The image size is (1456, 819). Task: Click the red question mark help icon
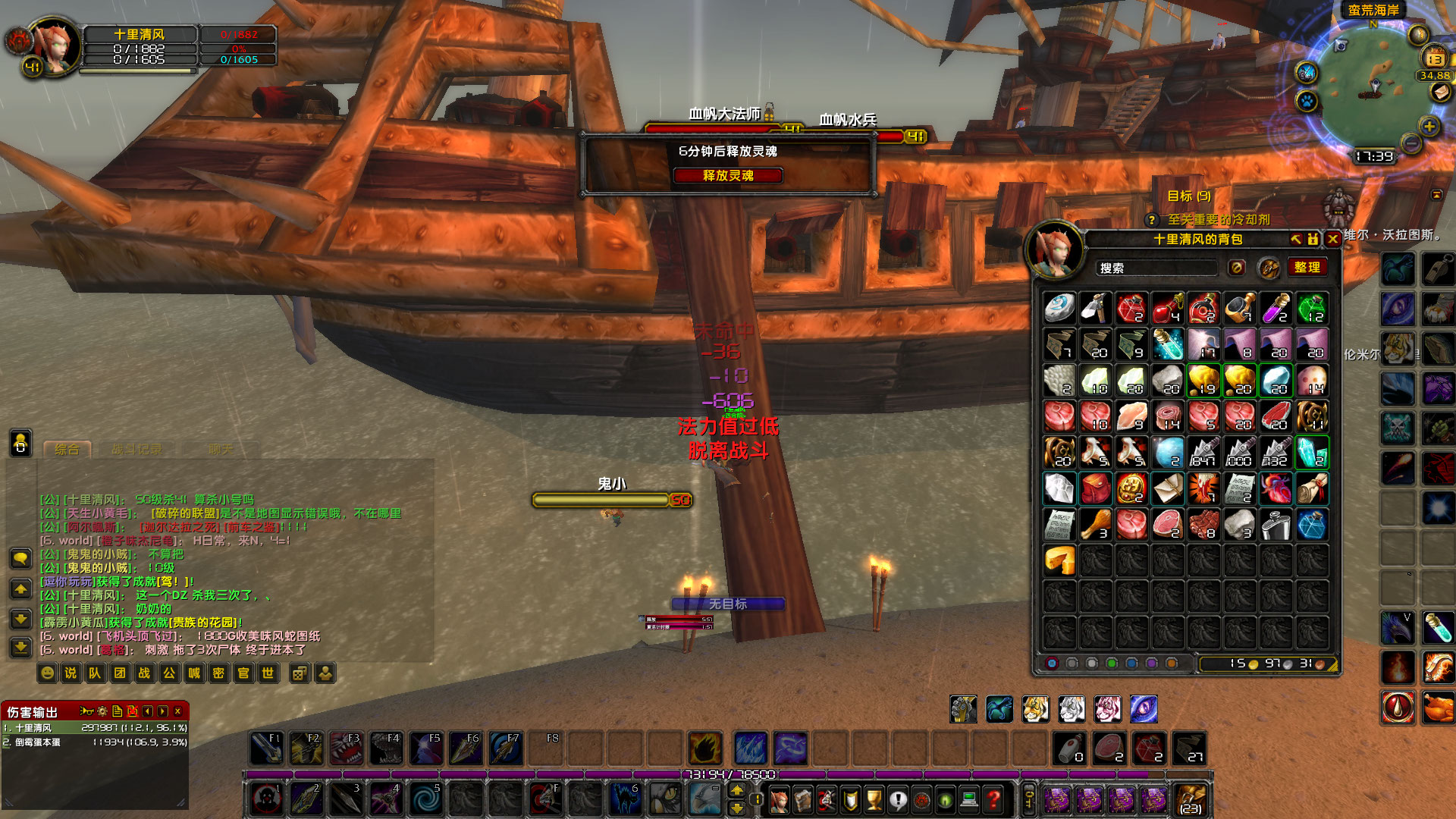[x=993, y=800]
